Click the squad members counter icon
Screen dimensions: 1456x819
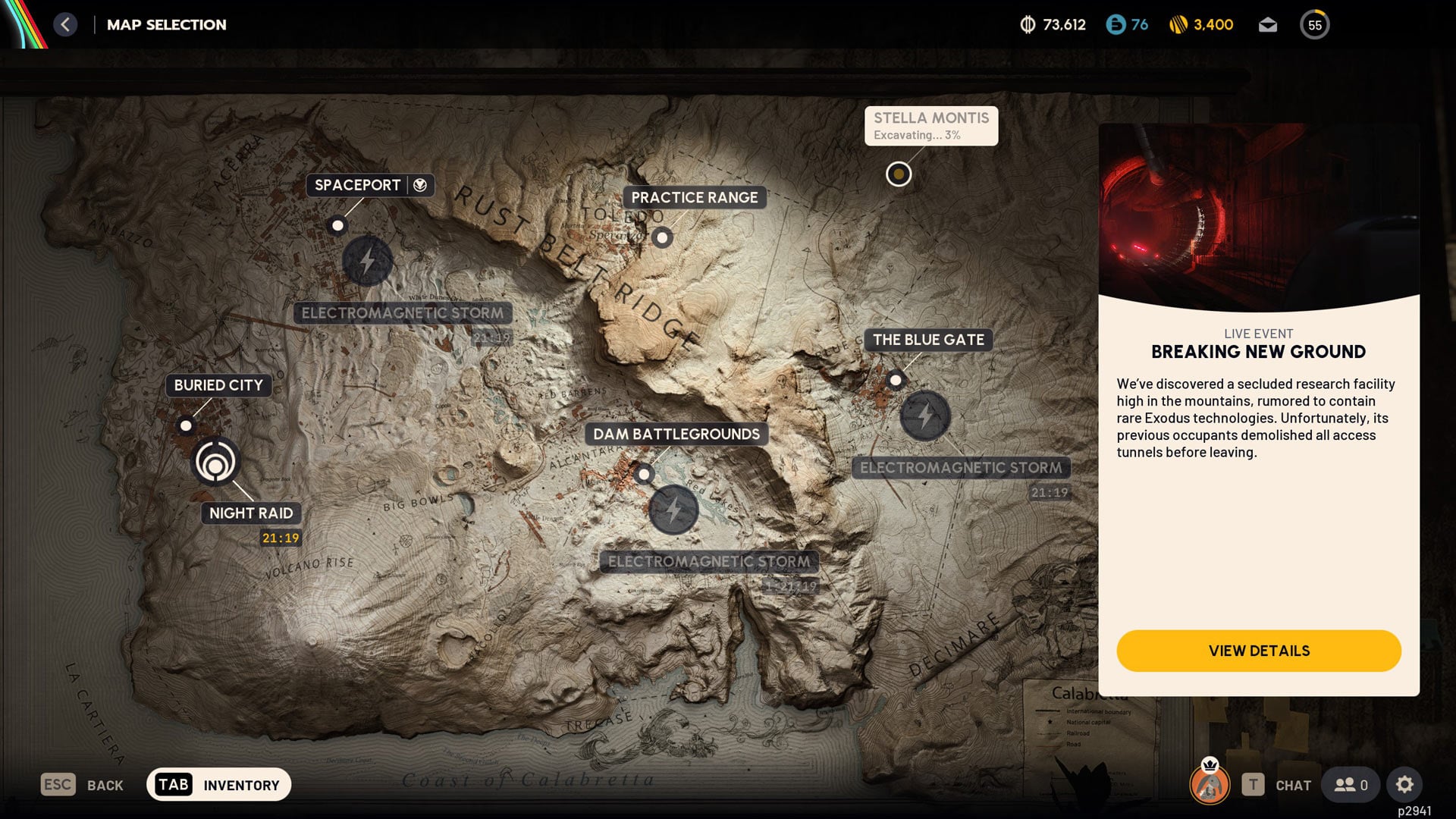1350,785
